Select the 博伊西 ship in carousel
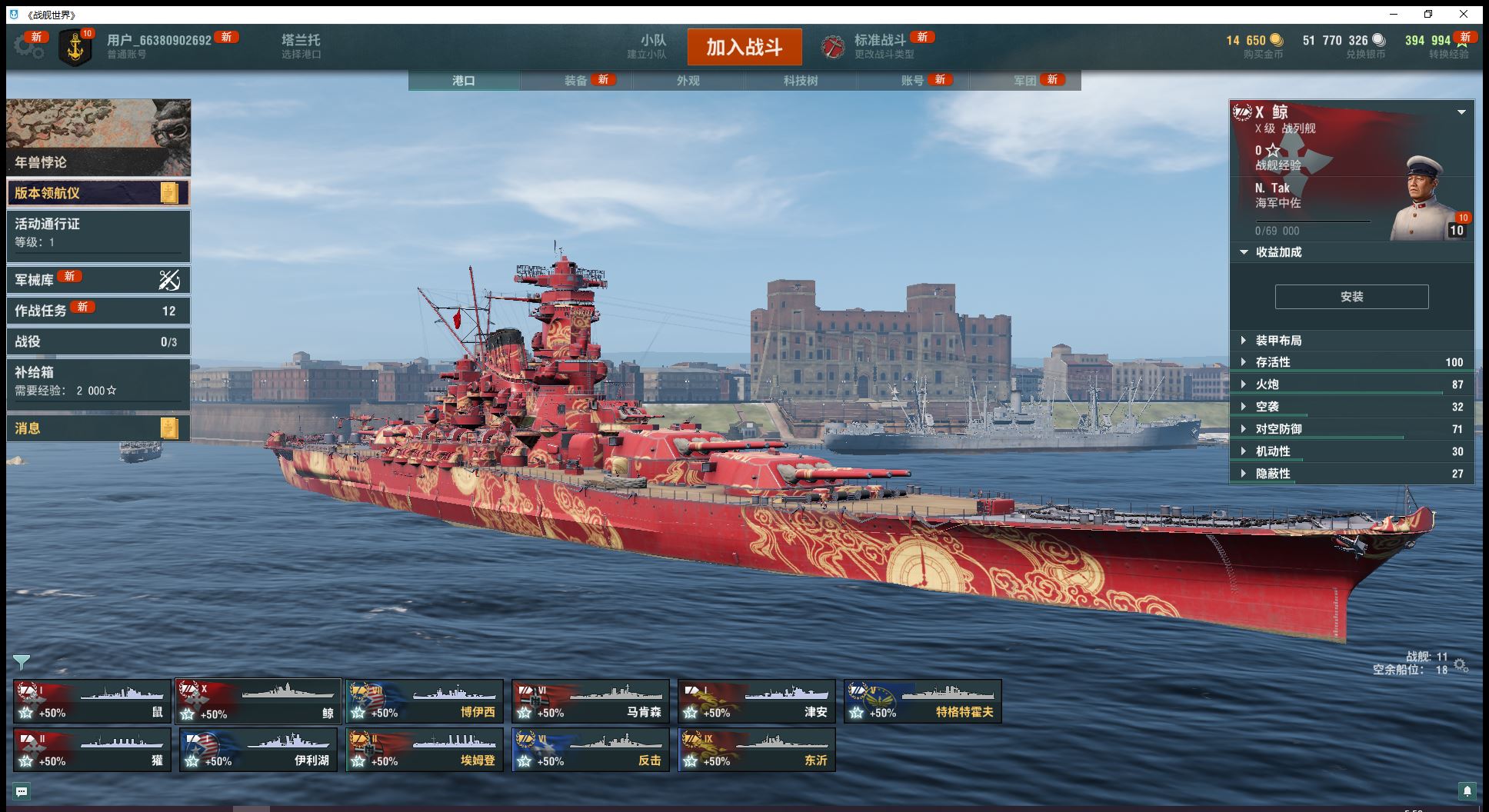This screenshot has width=1489, height=812. click(x=425, y=701)
